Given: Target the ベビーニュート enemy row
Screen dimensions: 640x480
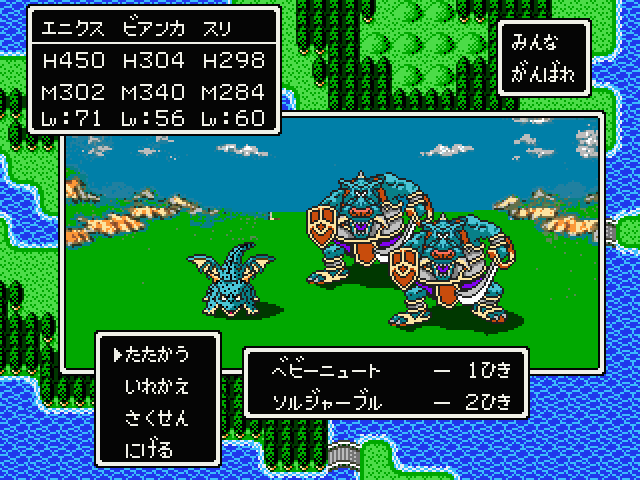Looking at the screenshot, I should (x=390, y=370).
